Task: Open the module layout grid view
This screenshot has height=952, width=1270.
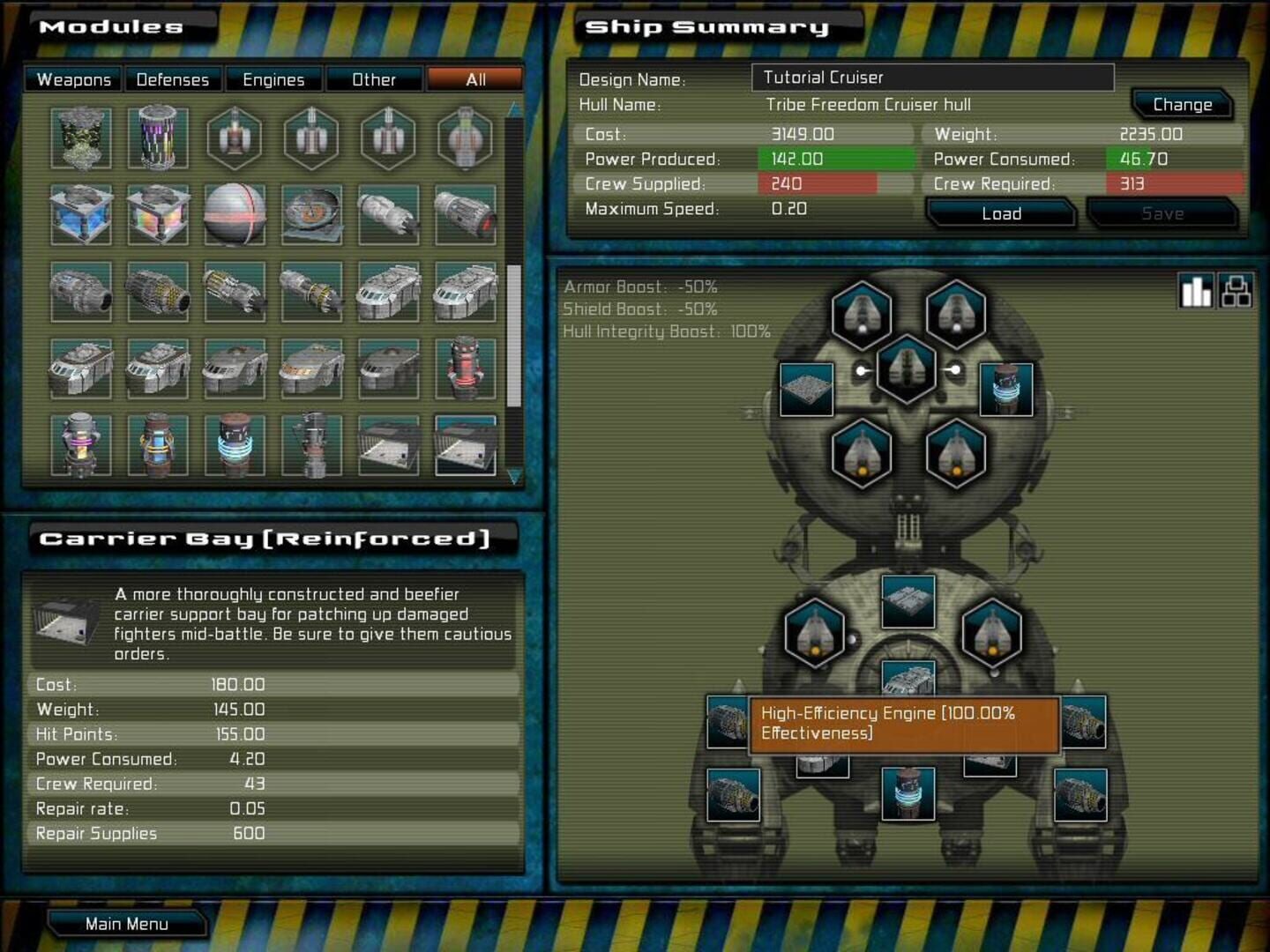Action: click(1238, 290)
